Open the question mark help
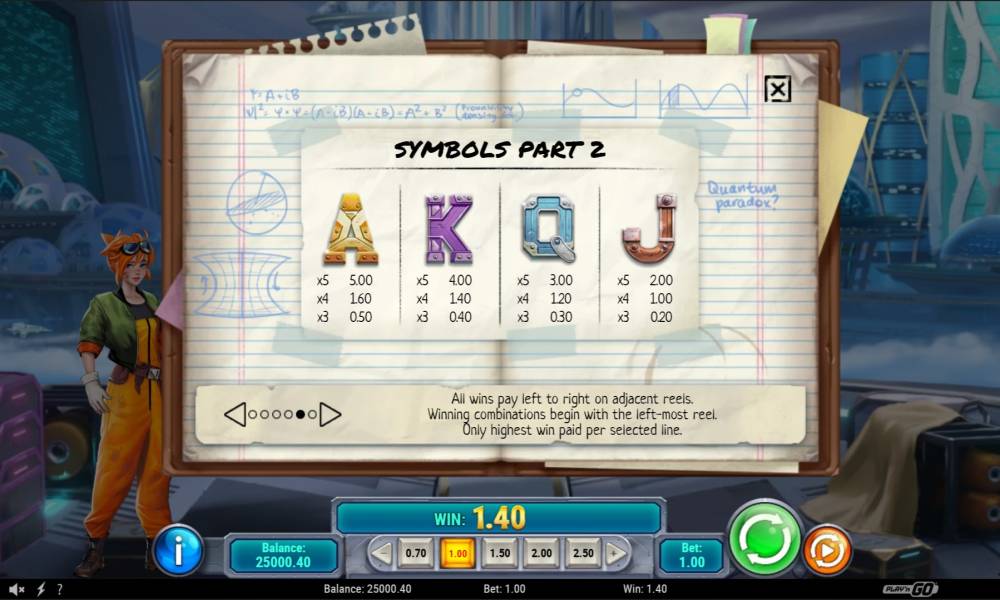The width and height of the screenshot is (1000, 600). click(x=60, y=590)
